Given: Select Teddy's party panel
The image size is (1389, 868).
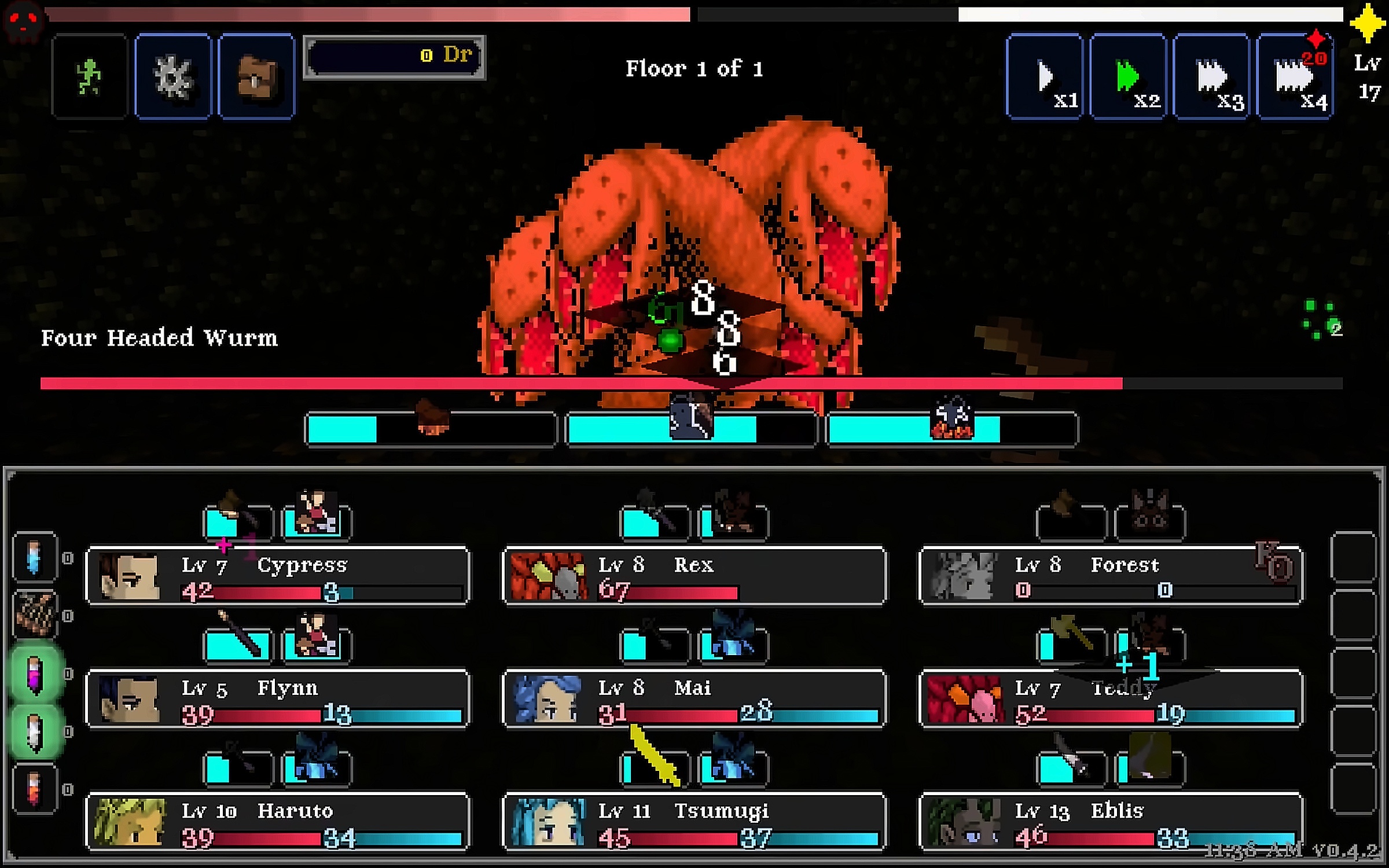Looking at the screenshot, I should 1111,698.
